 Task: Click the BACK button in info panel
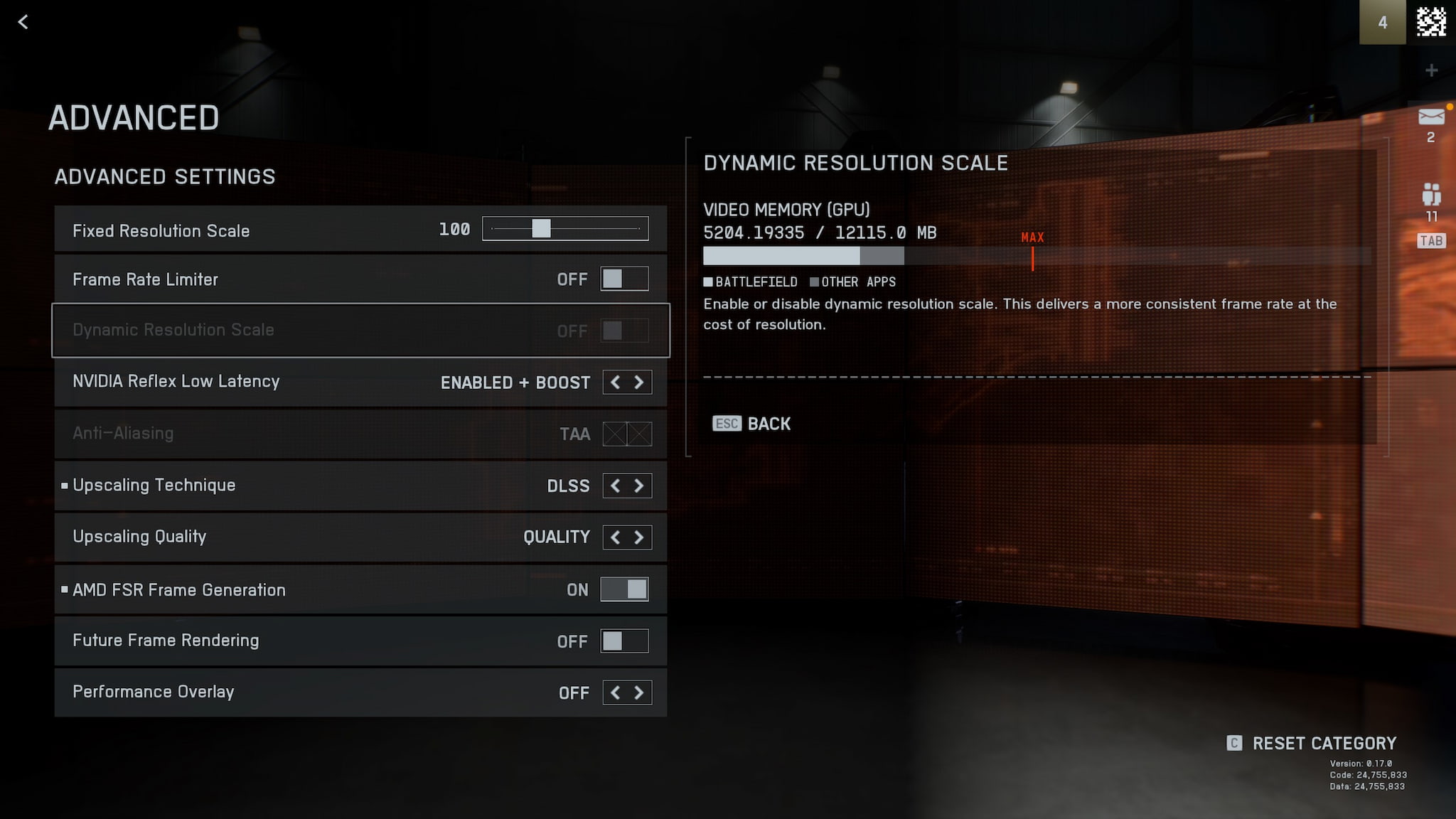(752, 424)
